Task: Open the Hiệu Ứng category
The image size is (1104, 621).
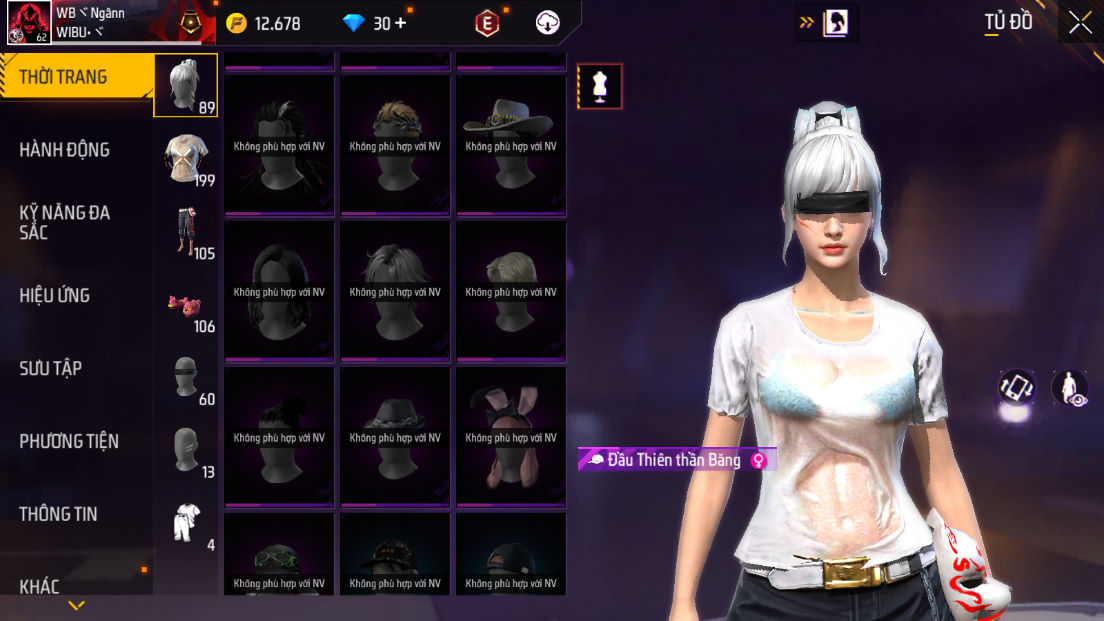Action: click(55, 296)
